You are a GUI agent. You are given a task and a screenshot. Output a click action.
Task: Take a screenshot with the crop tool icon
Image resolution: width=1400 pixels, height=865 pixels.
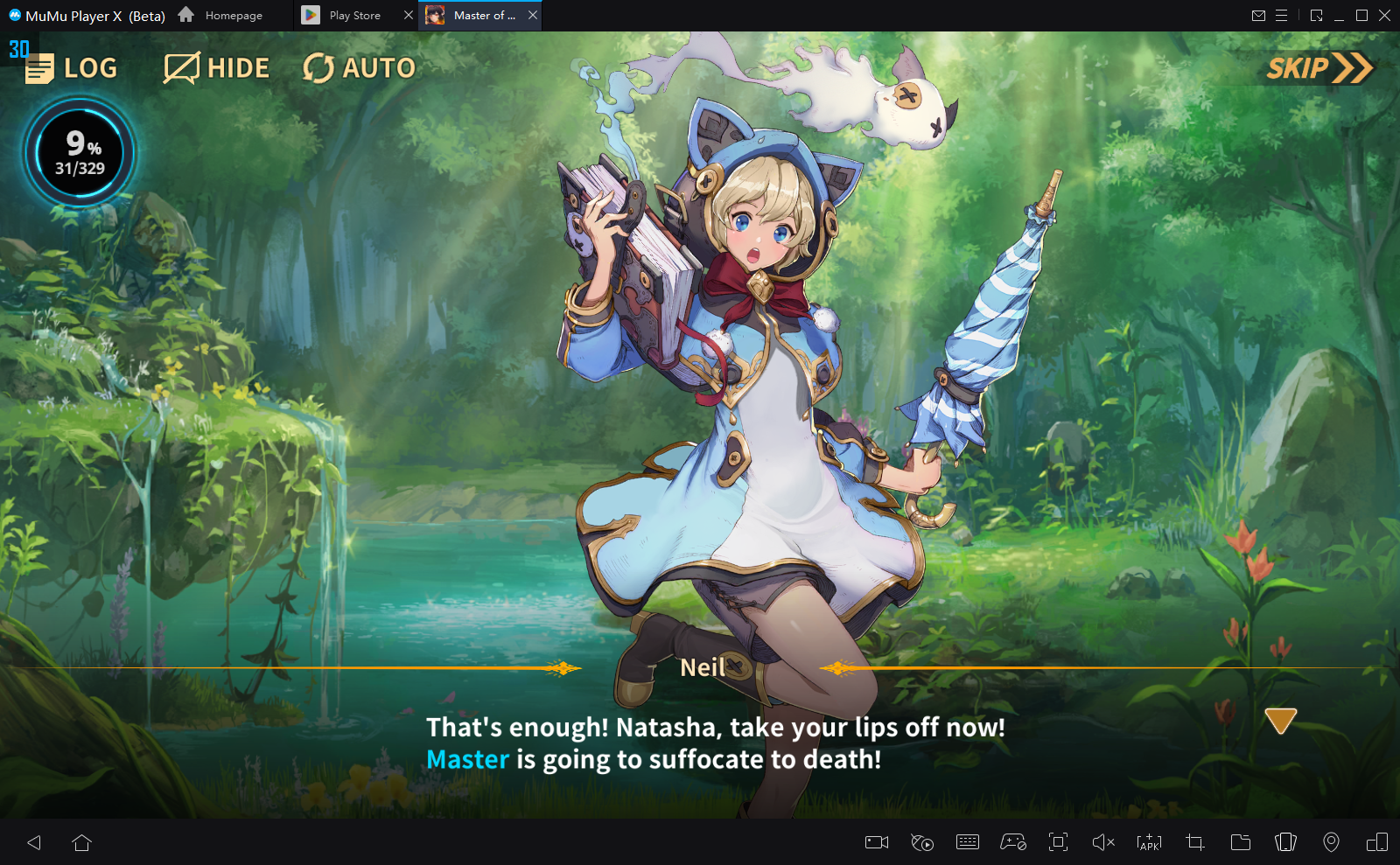(x=1194, y=842)
